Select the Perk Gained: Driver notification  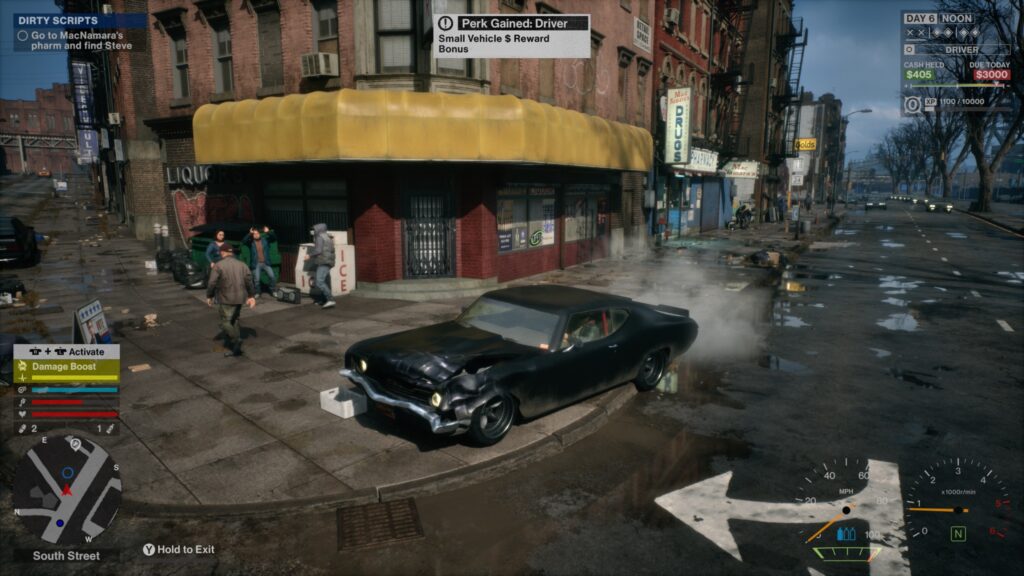tap(512, 35)
